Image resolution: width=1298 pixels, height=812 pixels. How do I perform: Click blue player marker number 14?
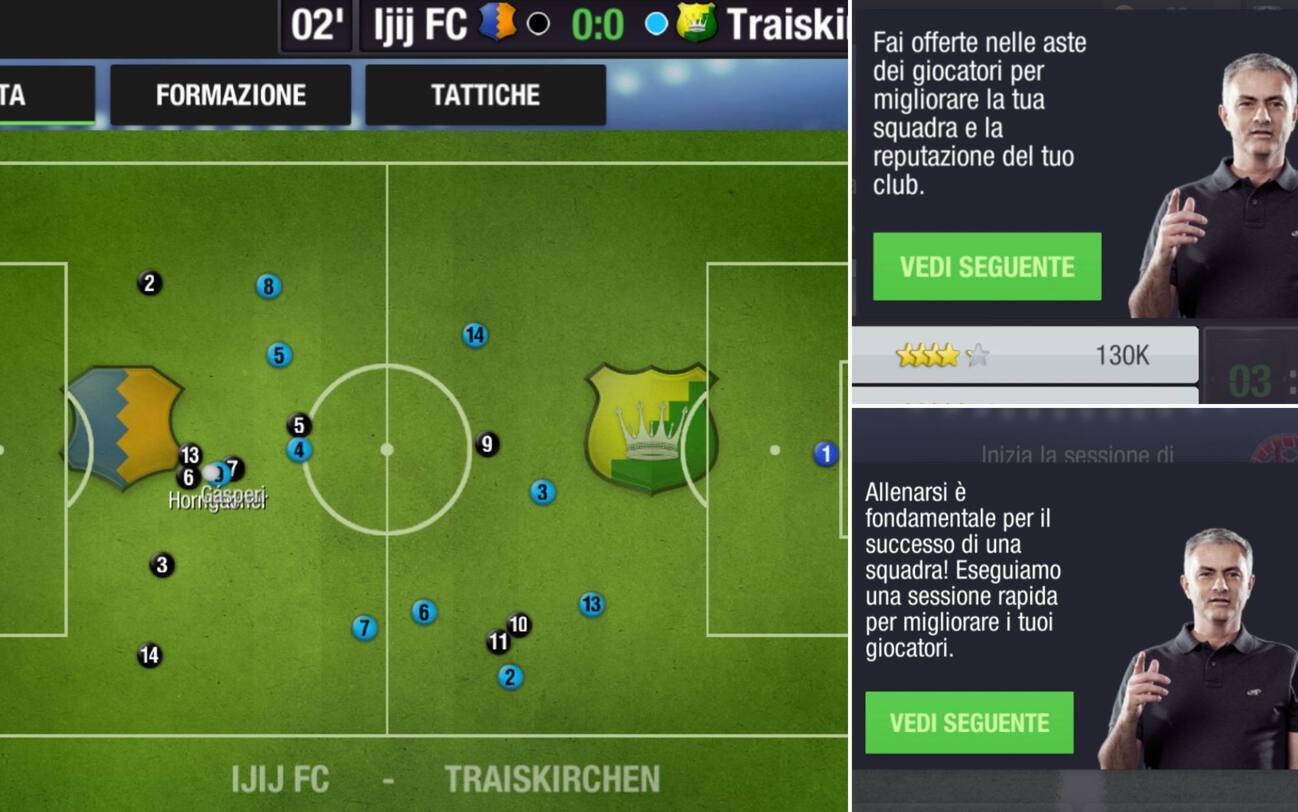474,335
